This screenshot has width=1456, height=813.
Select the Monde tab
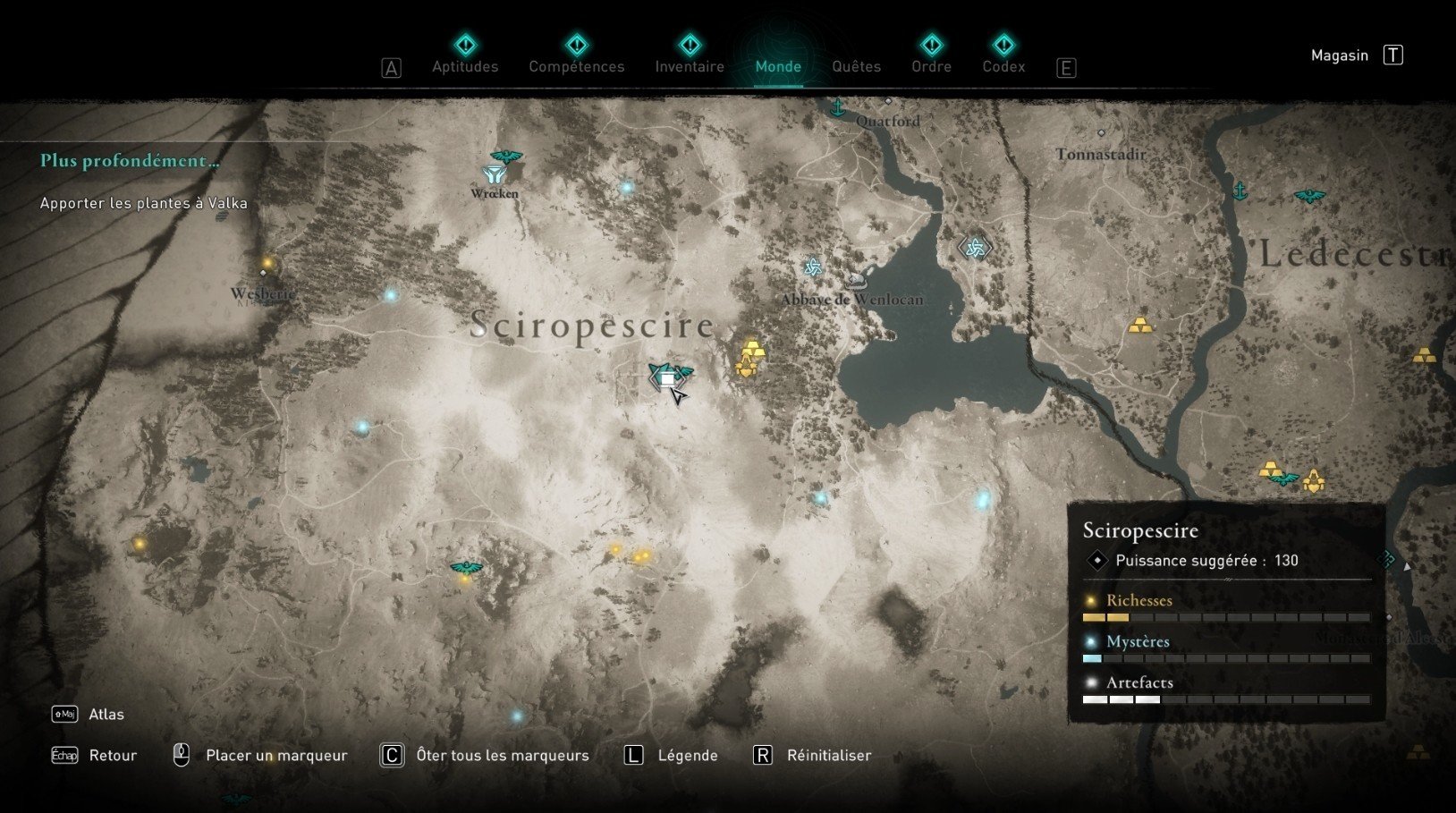click(778, 66)
